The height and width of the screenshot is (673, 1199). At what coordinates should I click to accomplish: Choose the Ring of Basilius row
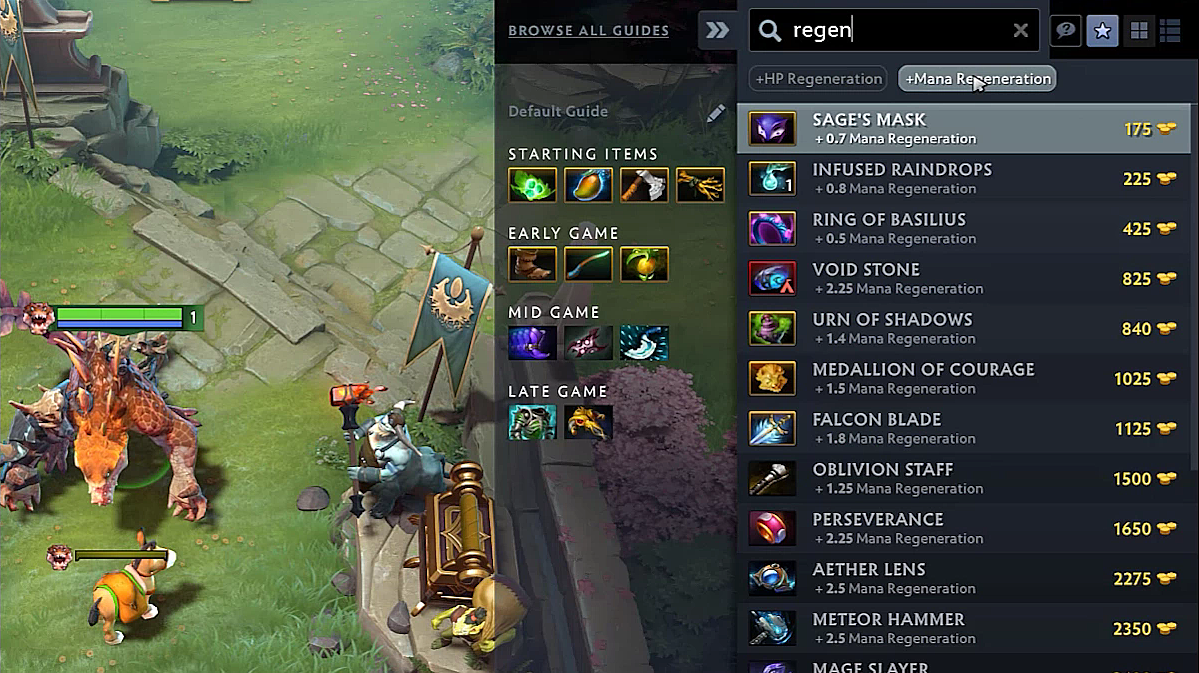coord(963,229)
